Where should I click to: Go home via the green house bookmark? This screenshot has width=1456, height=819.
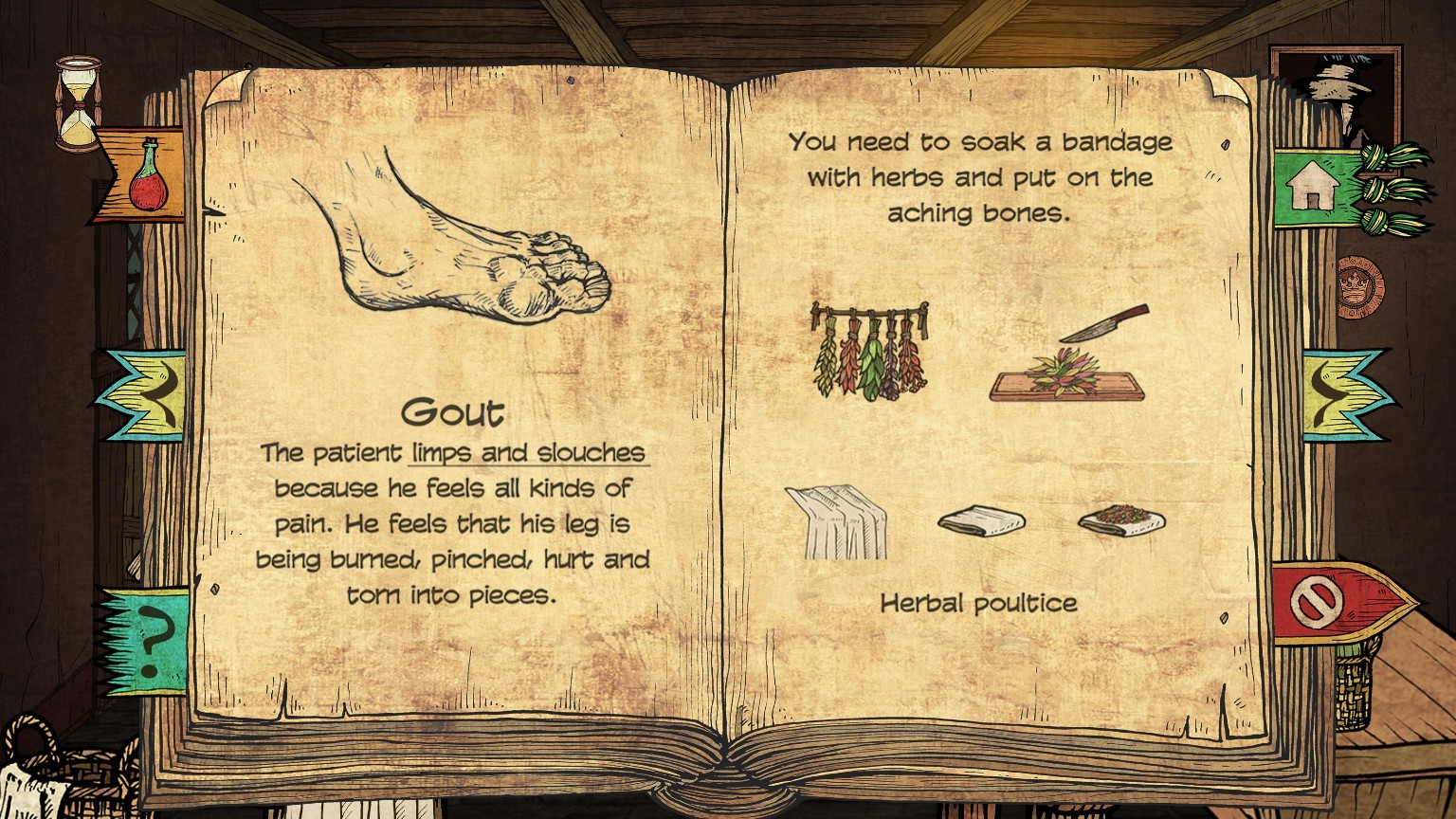click(x=1314, y=187)
